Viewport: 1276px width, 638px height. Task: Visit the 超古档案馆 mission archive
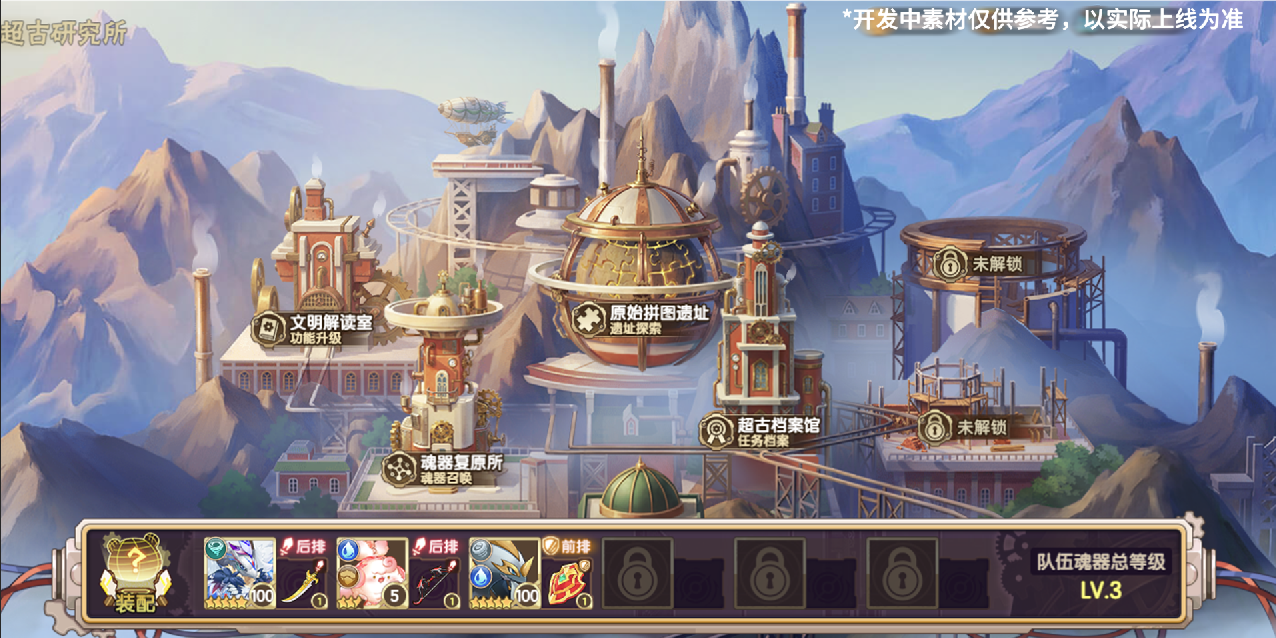[x=764, y=430]
